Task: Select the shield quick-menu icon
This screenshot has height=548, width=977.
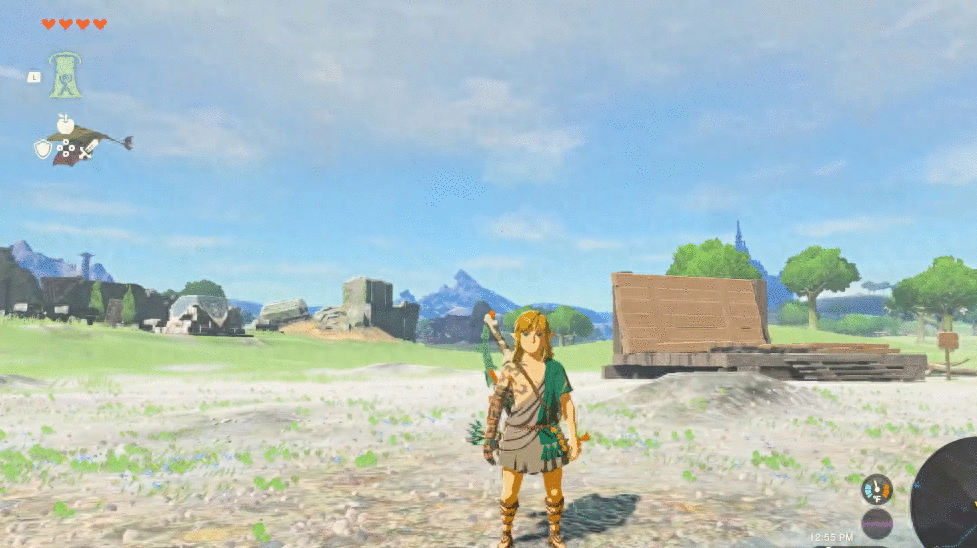Action: click(43, 149)
